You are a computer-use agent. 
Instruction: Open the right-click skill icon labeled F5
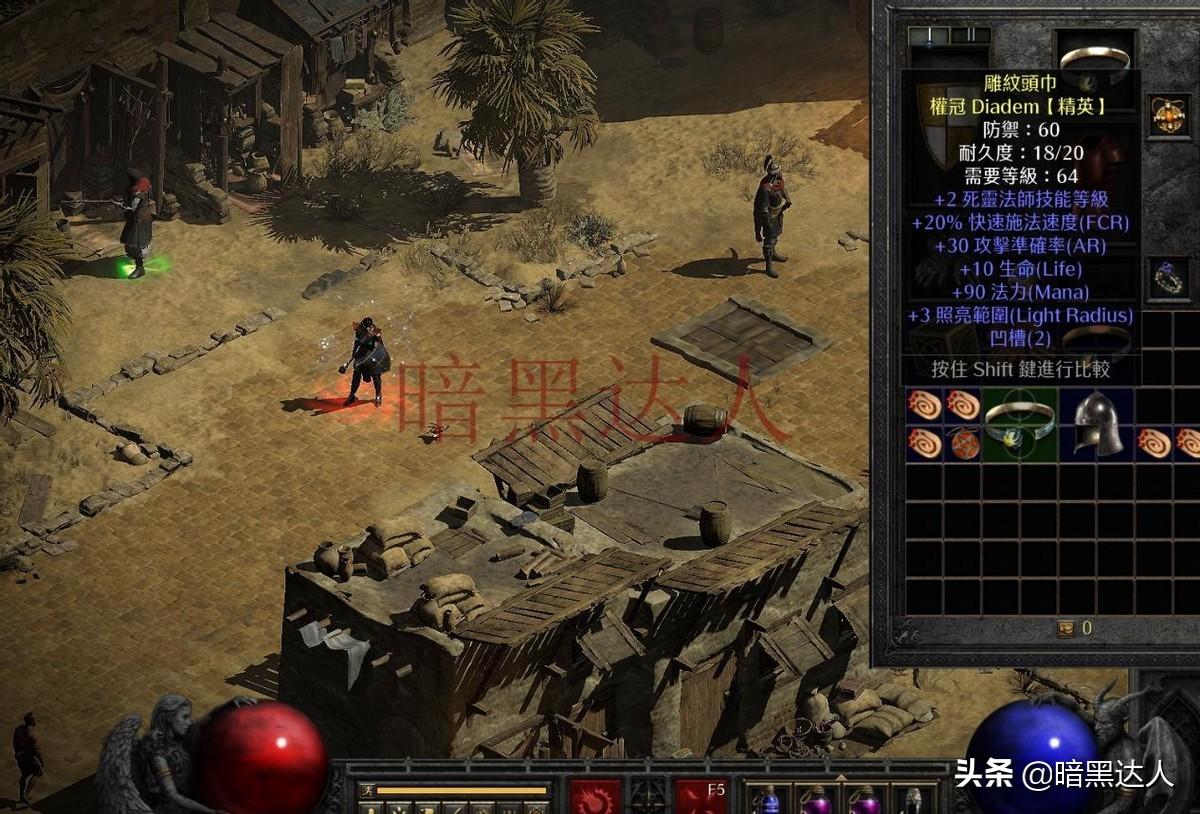701,798
